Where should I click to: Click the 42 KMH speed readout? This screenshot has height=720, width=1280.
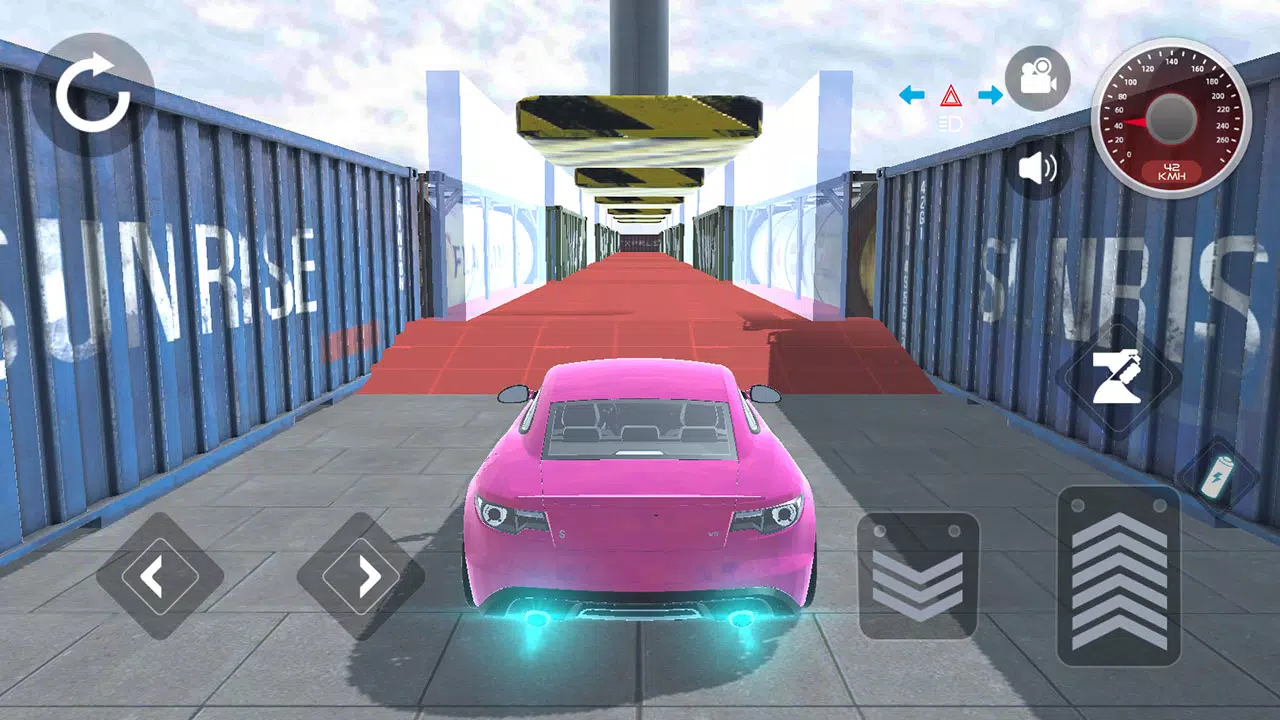(1173, 169)
